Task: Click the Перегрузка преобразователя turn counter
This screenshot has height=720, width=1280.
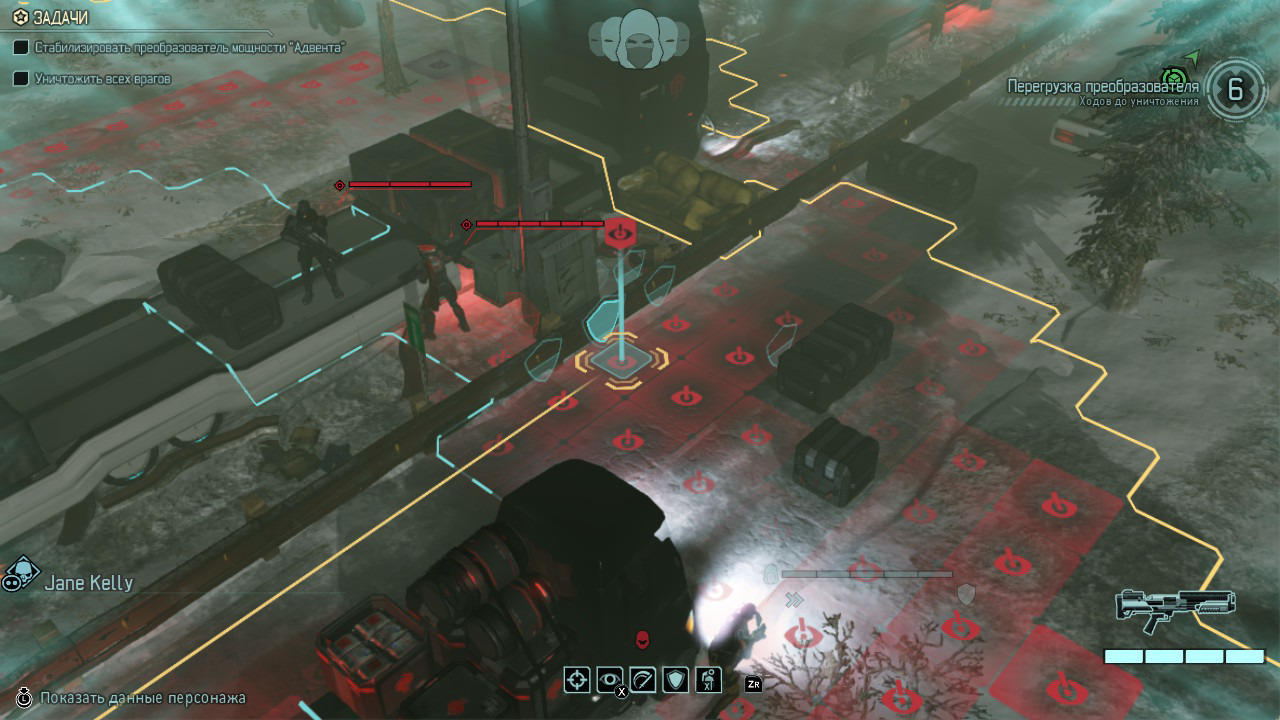Action: [1235, 90]
